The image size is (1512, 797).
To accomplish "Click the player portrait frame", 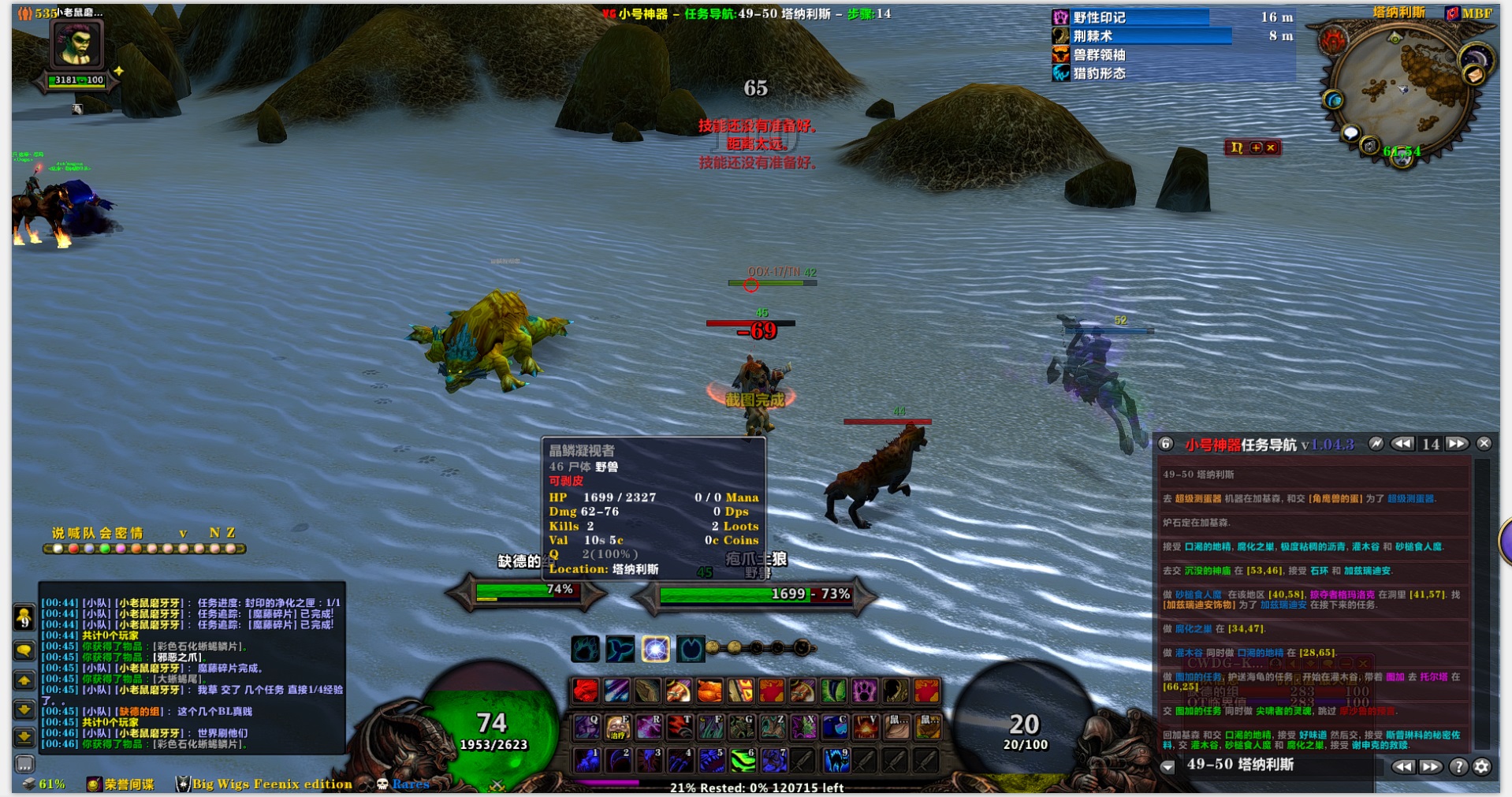I will click(x=76, y=46).
